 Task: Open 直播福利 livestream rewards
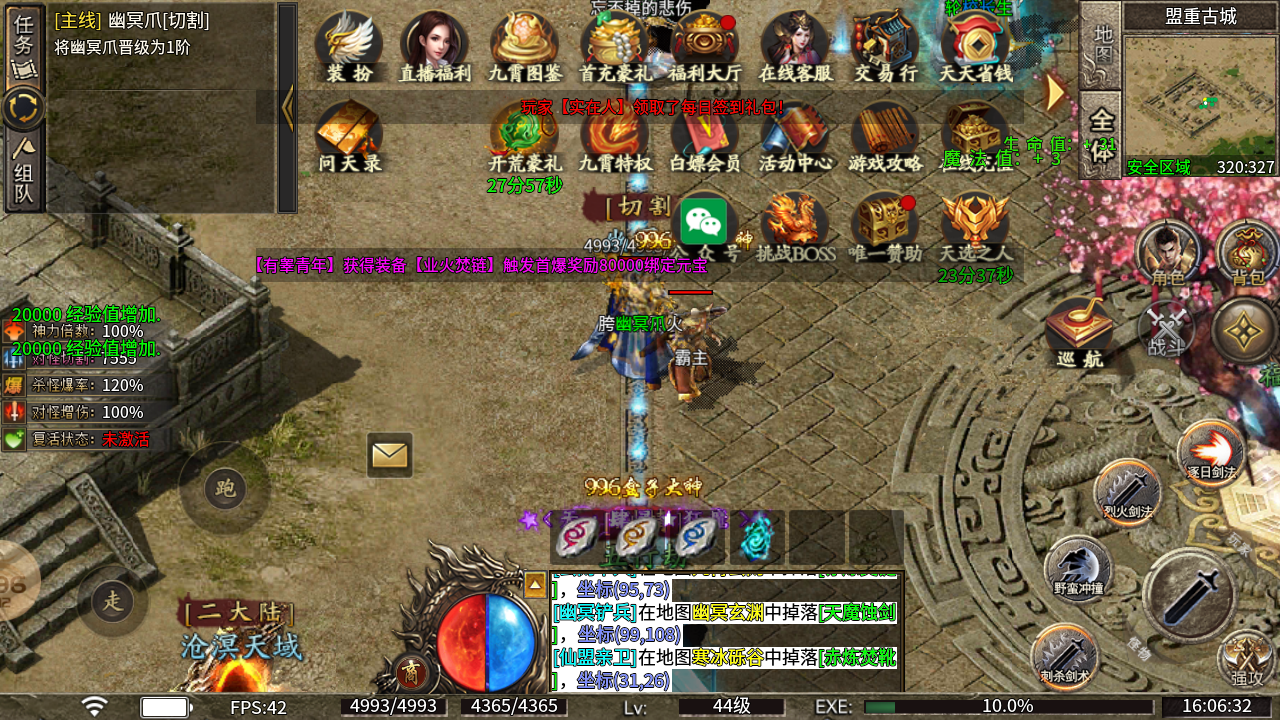coord(435,45)
